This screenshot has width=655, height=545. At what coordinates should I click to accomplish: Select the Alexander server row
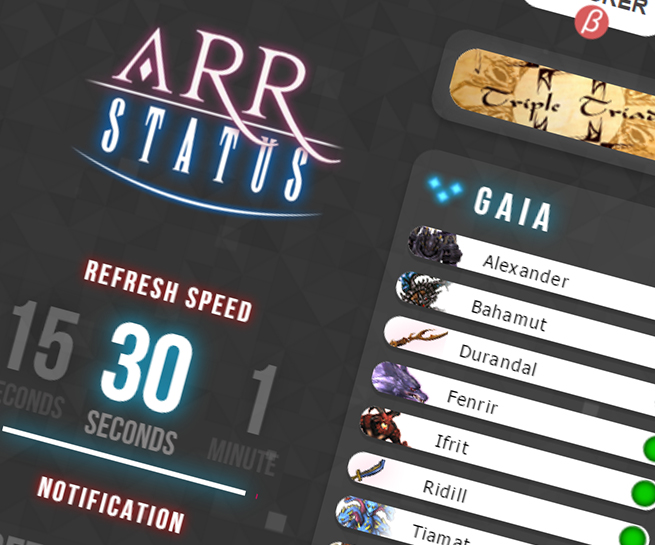tap(525, 270)
